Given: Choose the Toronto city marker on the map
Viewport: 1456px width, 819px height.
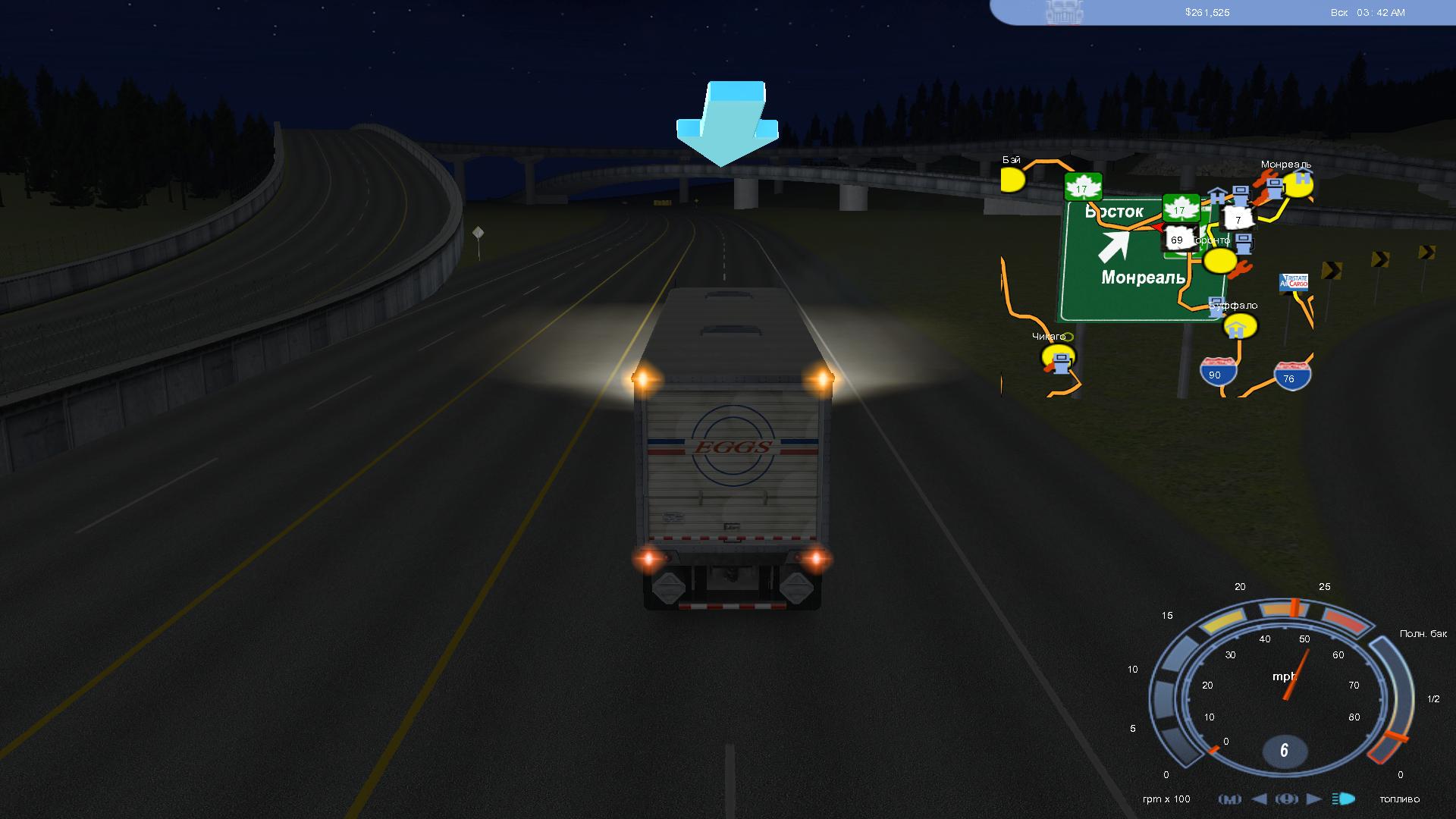Looking at the screenshot, I should tap(1220, 261).
